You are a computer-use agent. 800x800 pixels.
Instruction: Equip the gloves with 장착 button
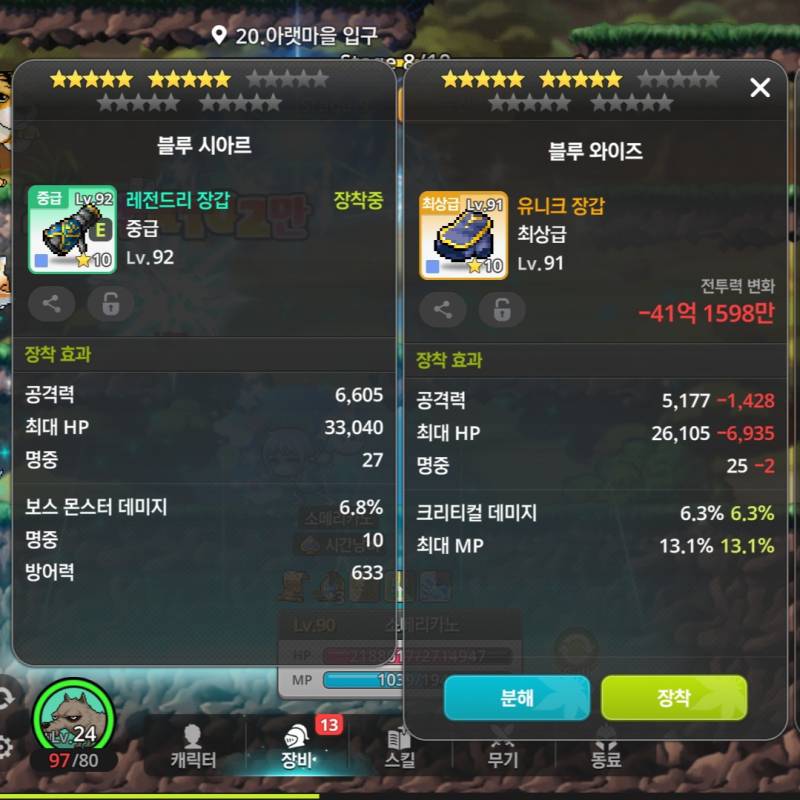673,698
